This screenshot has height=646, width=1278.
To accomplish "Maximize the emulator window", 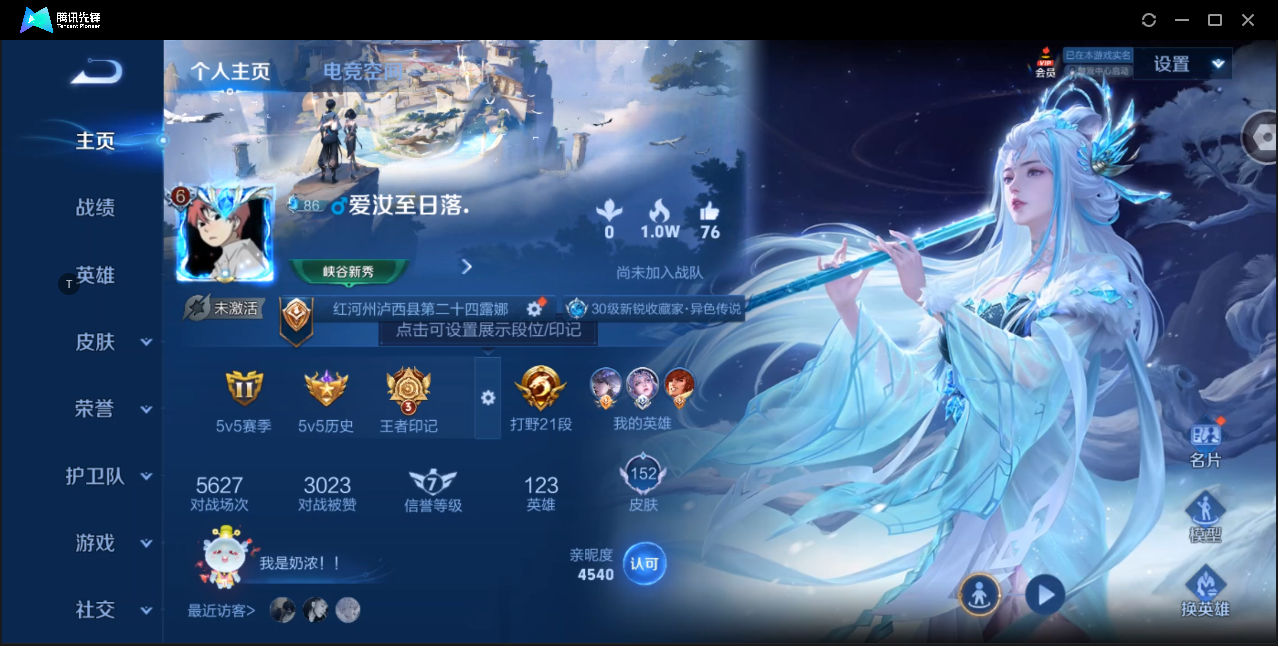I will (x=1215, y=20).
